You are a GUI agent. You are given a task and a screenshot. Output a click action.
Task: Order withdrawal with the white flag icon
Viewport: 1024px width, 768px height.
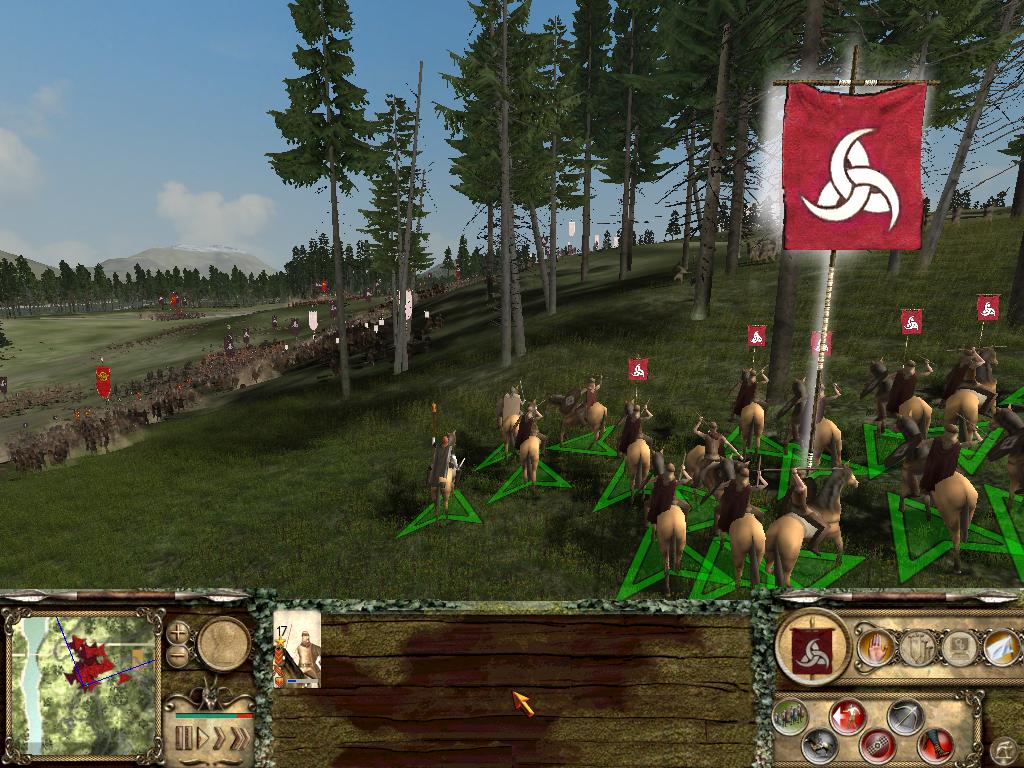coord(1002,648)
